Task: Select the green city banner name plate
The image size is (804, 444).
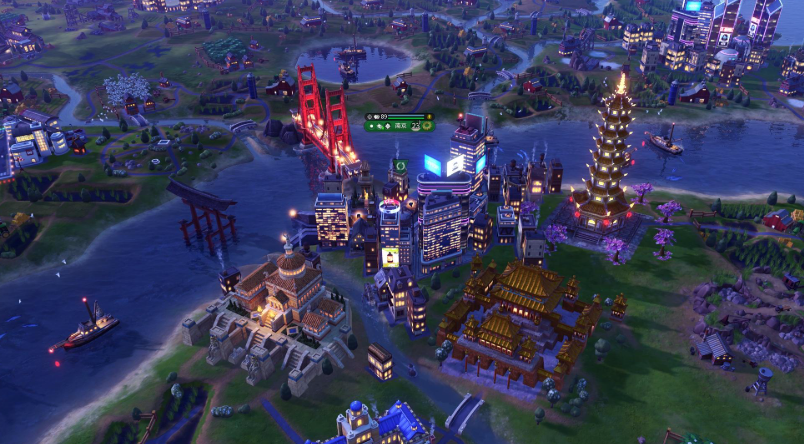Action: coord(399,127)
